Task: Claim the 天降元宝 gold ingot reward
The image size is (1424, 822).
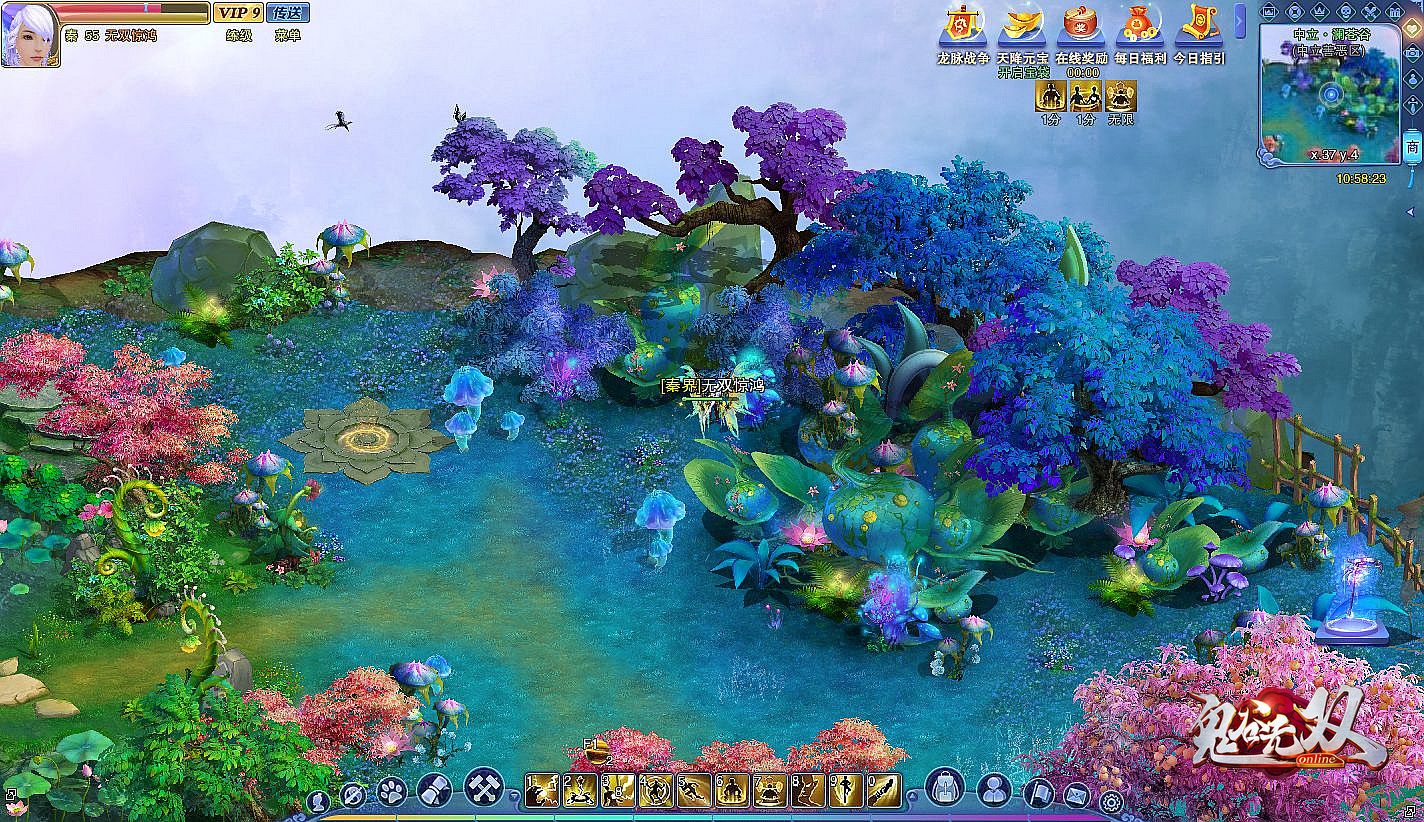Action: pos(1021,25)
